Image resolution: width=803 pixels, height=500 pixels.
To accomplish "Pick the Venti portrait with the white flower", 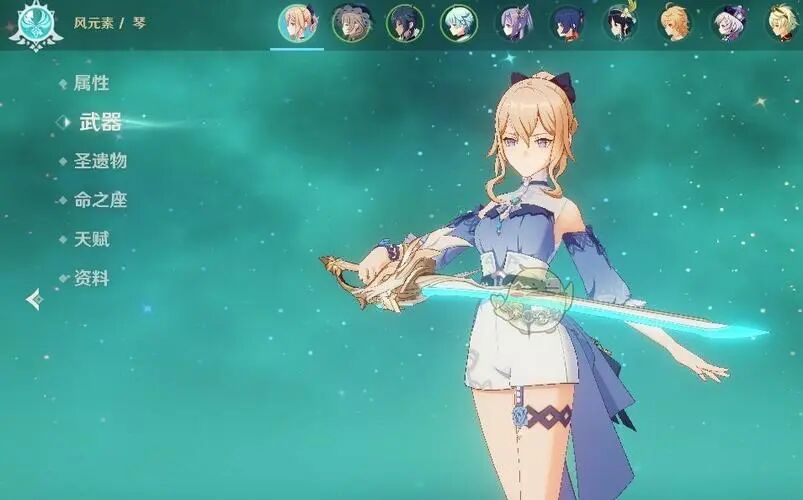I will click(x=622, y=23).
